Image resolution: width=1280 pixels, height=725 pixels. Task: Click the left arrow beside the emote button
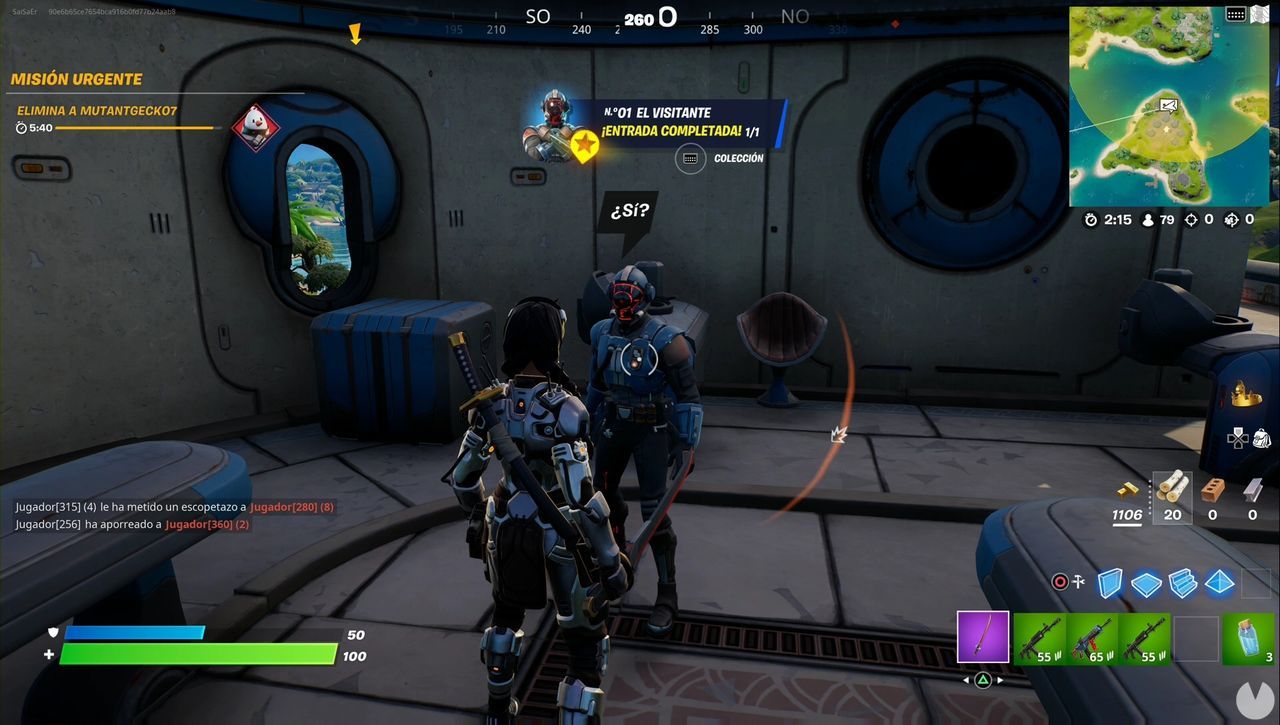coord(965,680)
